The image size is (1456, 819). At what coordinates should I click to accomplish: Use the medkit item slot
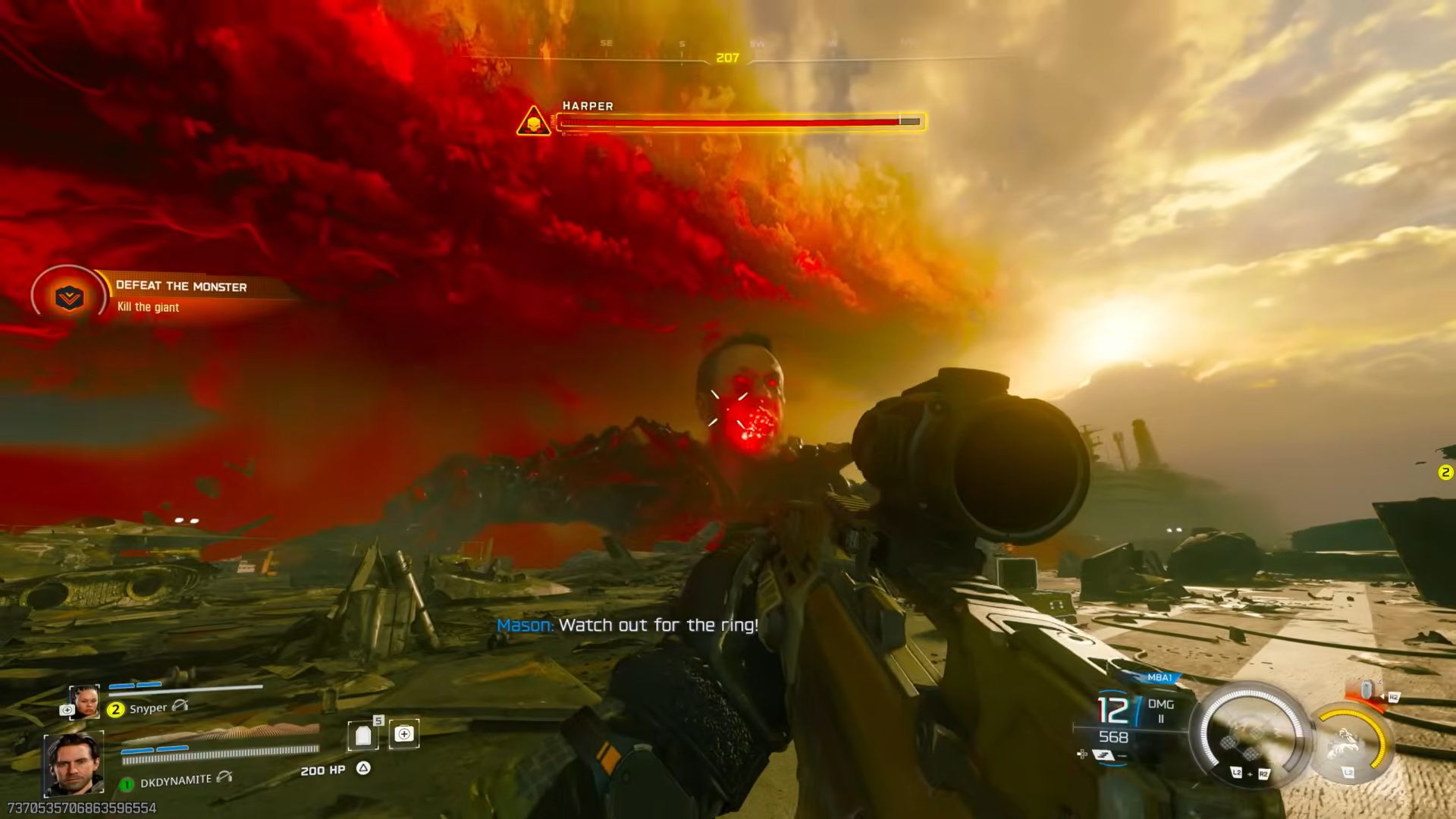[x=404, y=734]
